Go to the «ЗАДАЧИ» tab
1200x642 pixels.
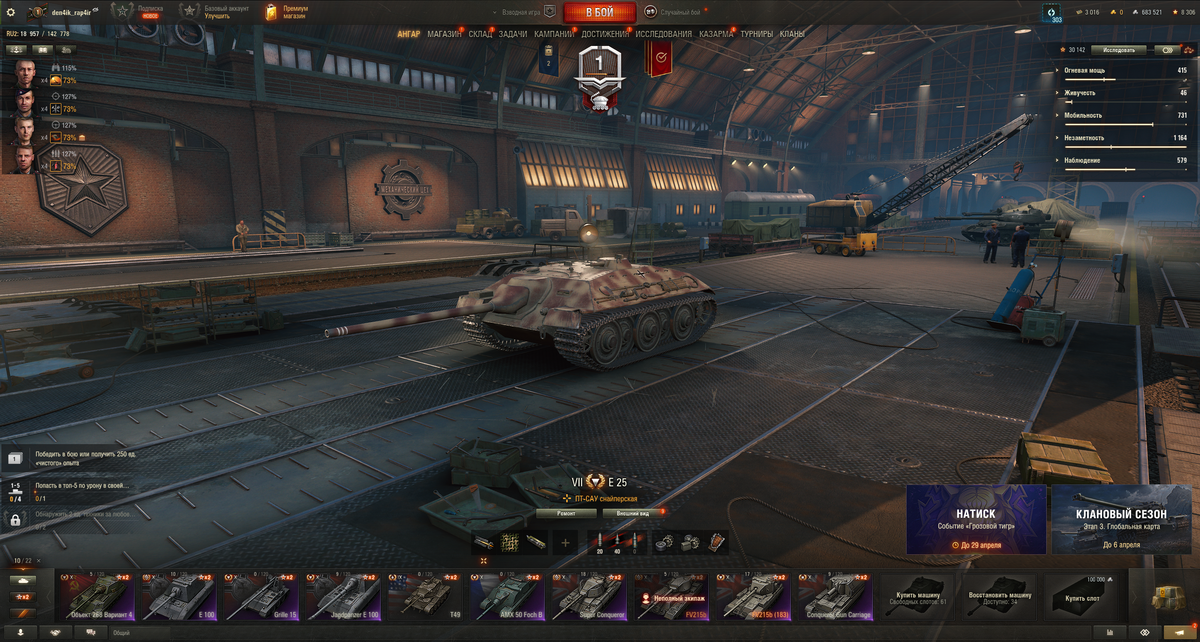pos(513,34)
